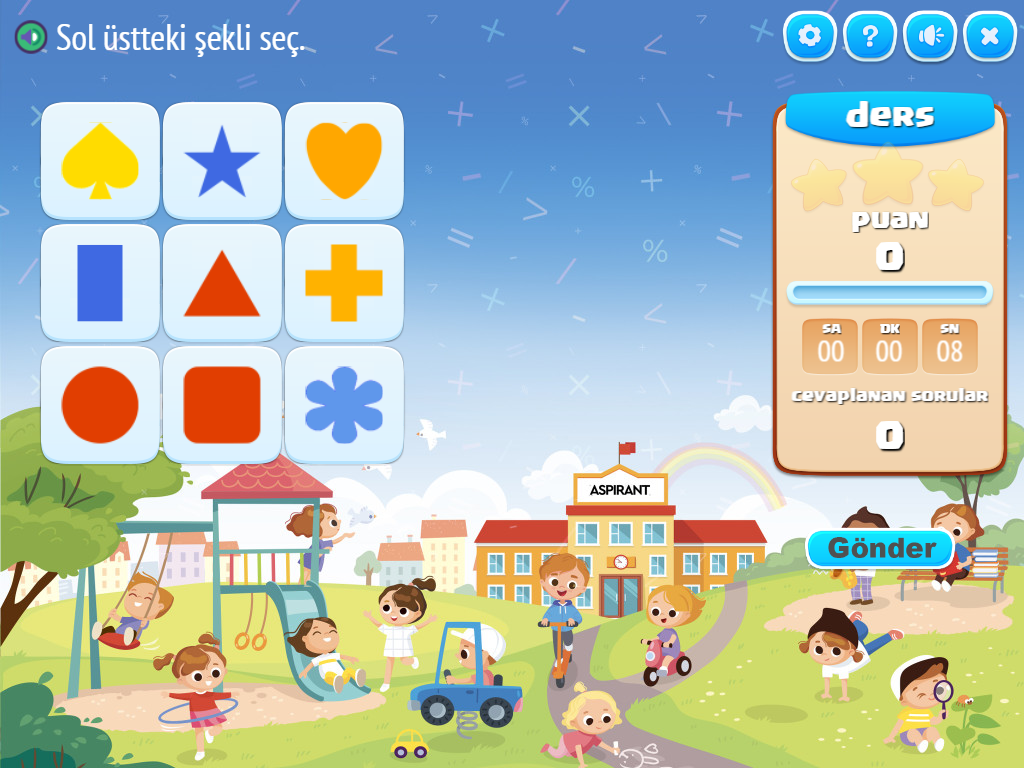Show help with the question mark button
This screenshot has height=768, width=1024.
[870, 37]
